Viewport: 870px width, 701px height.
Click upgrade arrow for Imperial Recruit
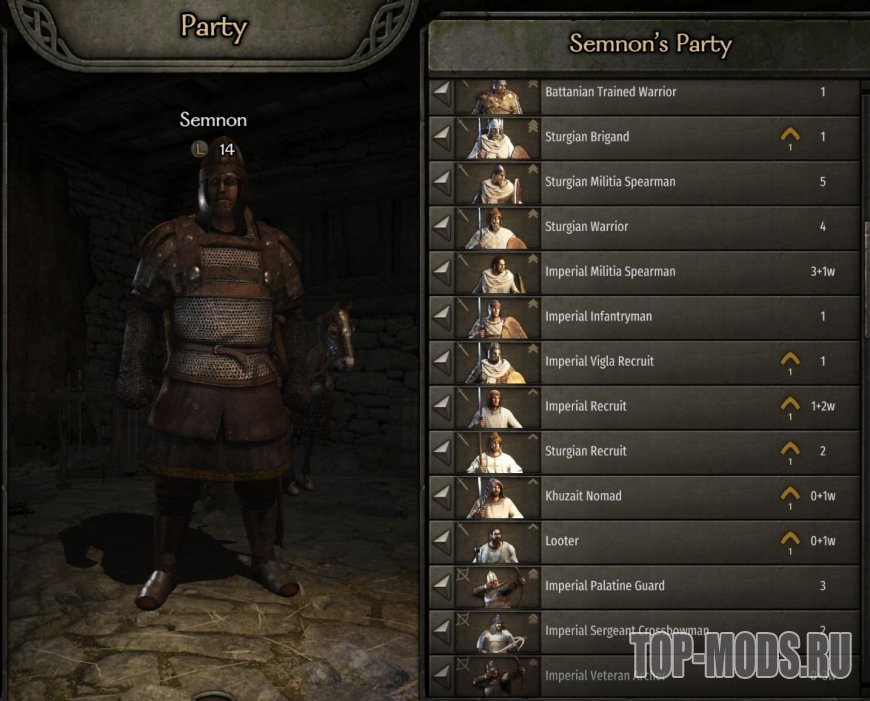[x=790, y=405]
